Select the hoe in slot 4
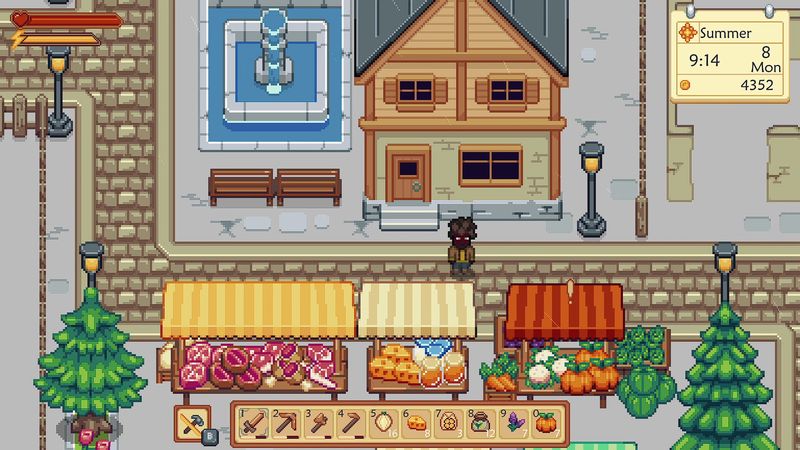Image resolution: width=800 pixels, height=450 pixels. click(x=351, y=423)
